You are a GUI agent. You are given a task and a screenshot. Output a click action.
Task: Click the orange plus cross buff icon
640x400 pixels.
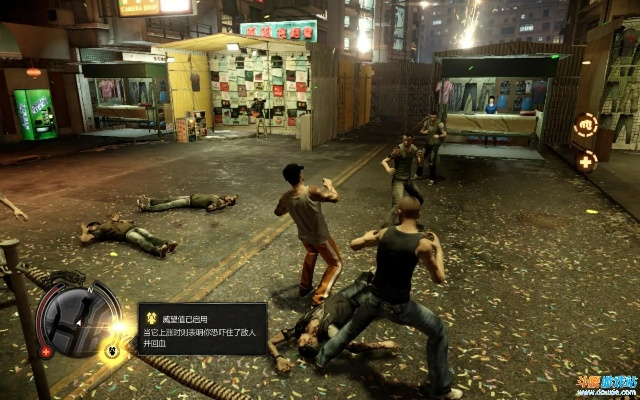coord(586,159)
